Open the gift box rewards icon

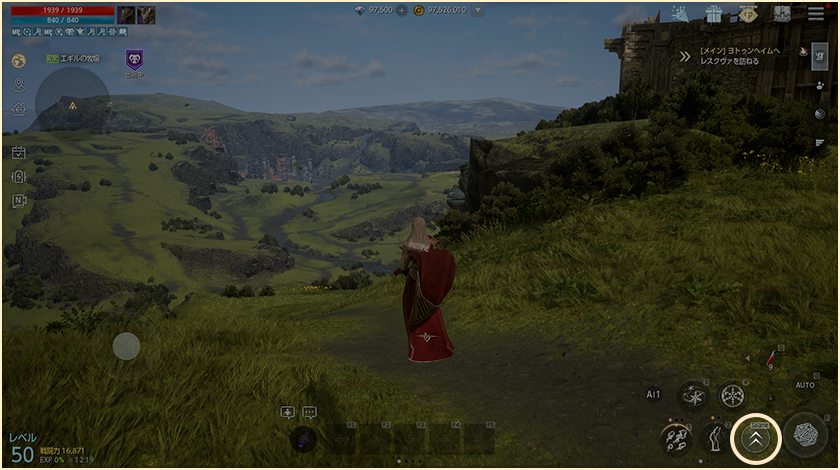click(x=713, y=14)
